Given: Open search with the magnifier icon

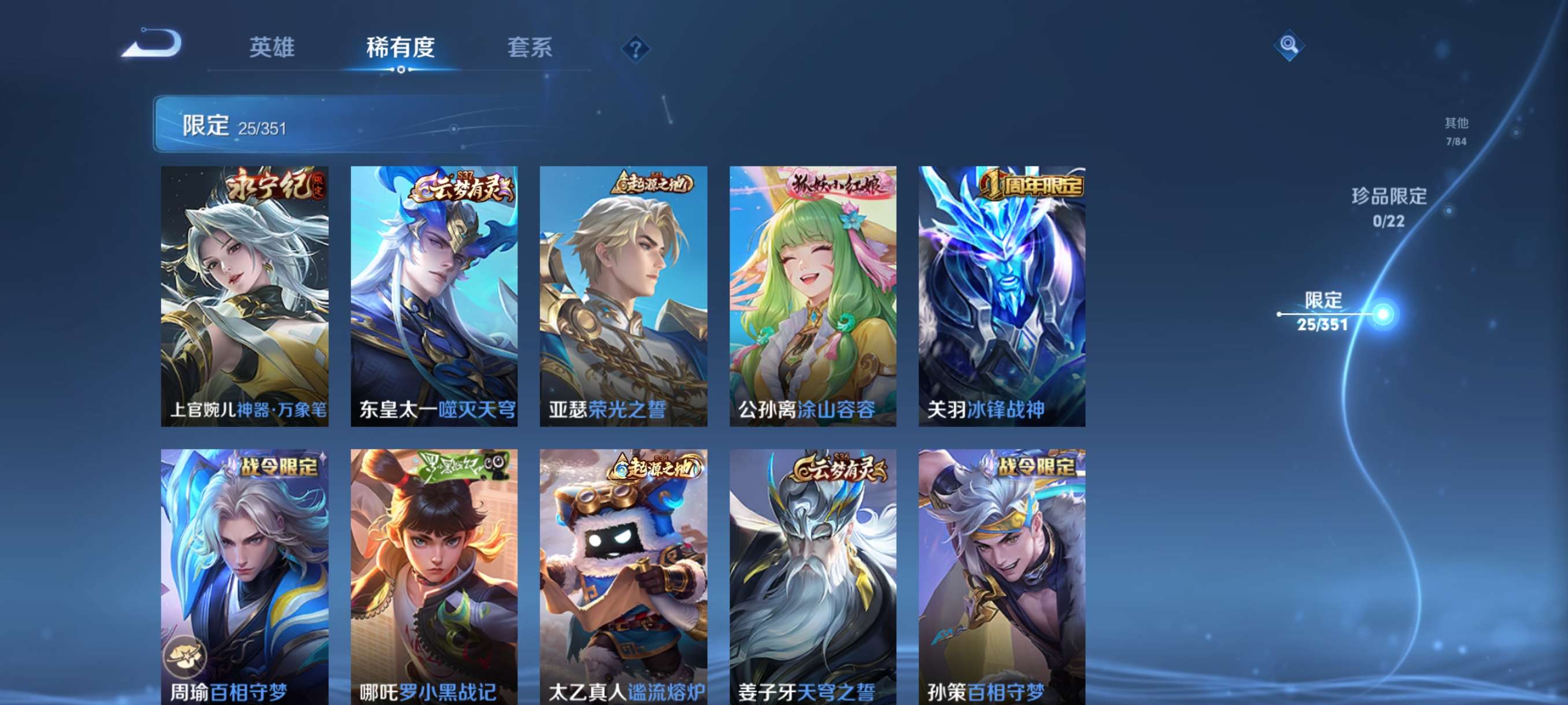Looking at the screenshot, I should [x=1289, y=46].
